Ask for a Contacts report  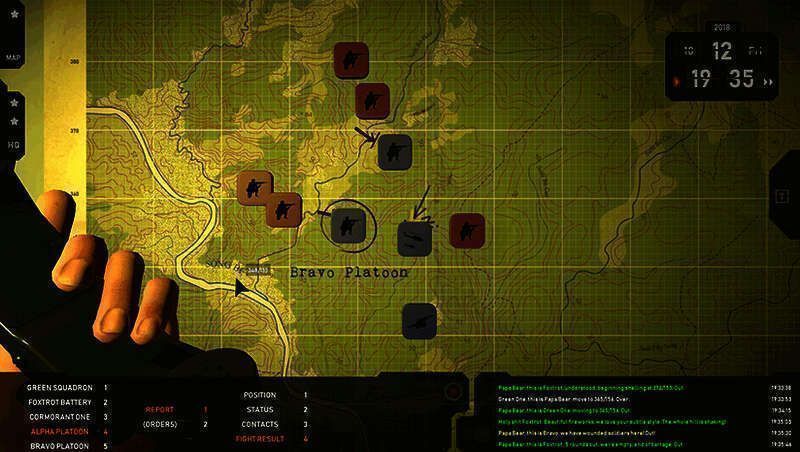pos(260,424)
